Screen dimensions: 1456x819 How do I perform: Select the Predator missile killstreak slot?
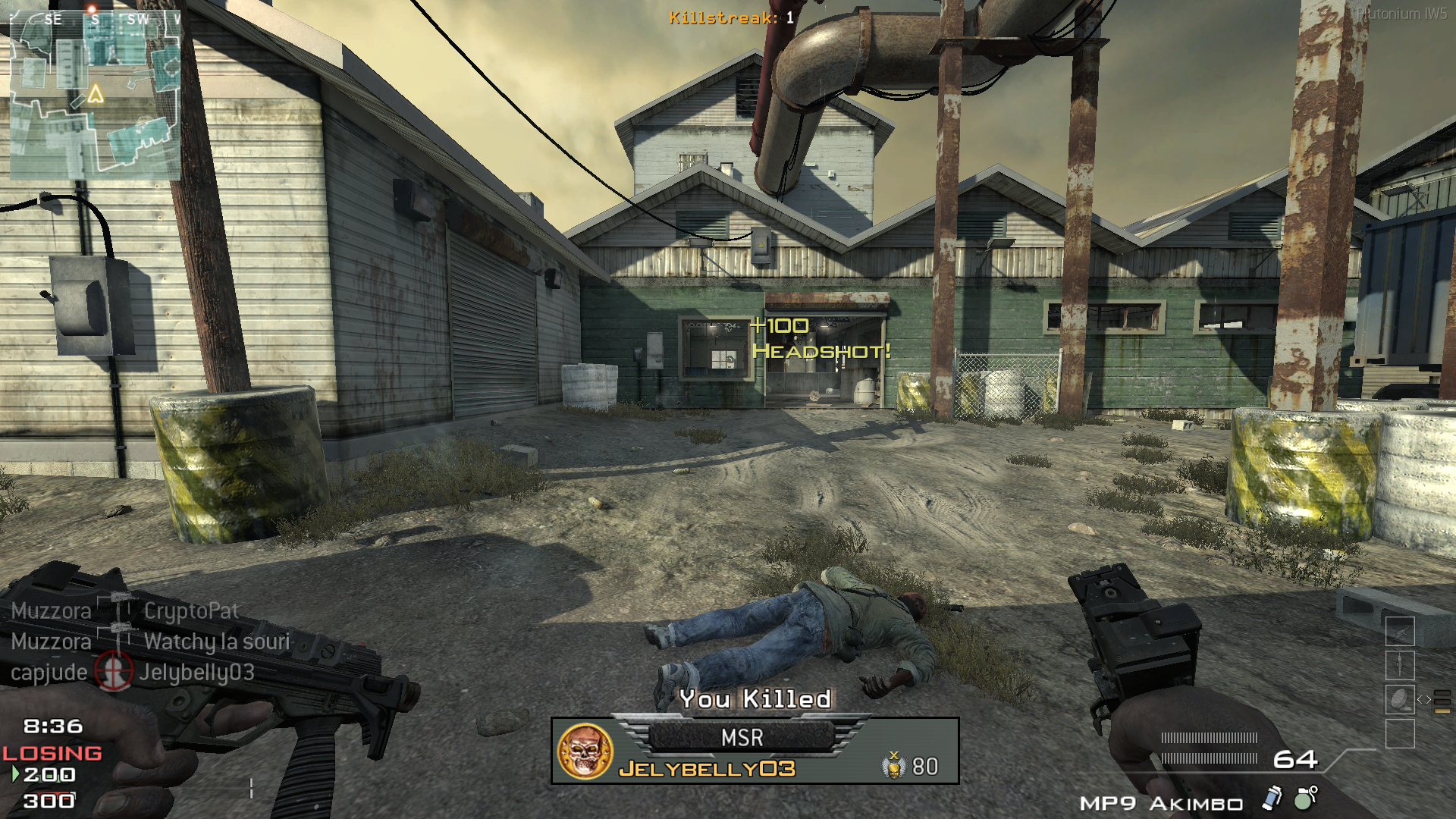click(x=1400, y=666)
